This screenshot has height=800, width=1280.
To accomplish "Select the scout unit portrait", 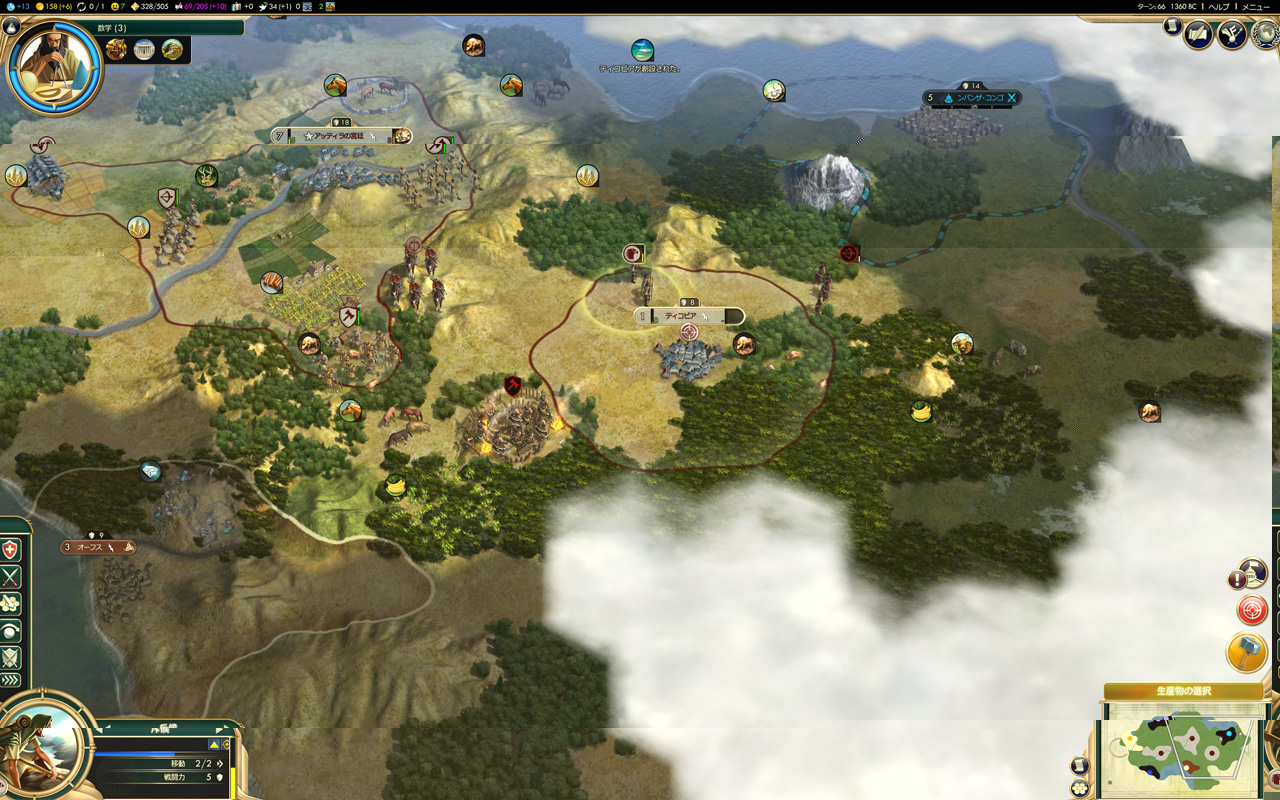I will (45, 748).
